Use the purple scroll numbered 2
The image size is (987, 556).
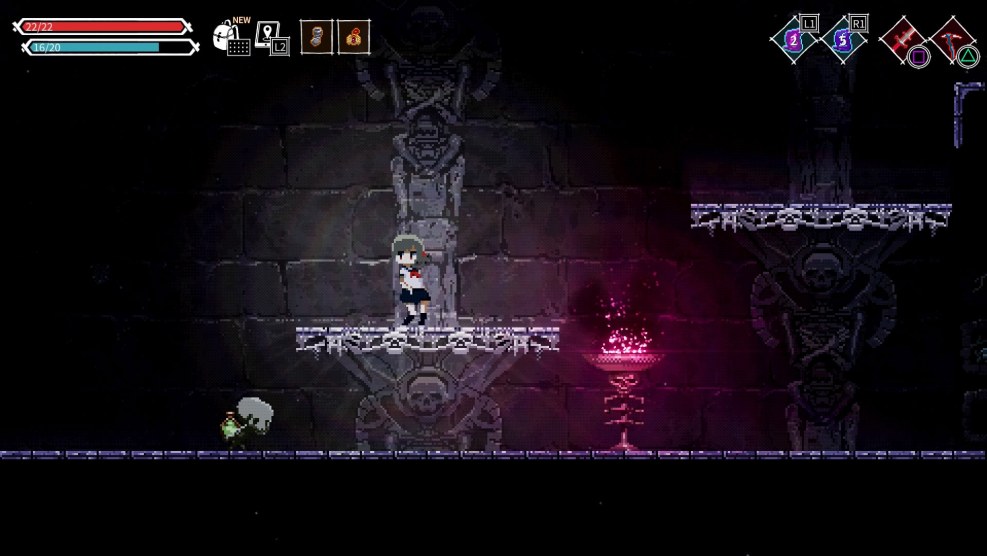point(794,40)
